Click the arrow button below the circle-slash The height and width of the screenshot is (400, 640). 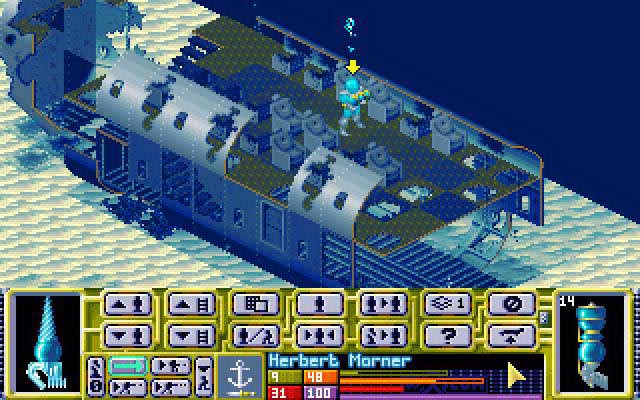(511, 334)
